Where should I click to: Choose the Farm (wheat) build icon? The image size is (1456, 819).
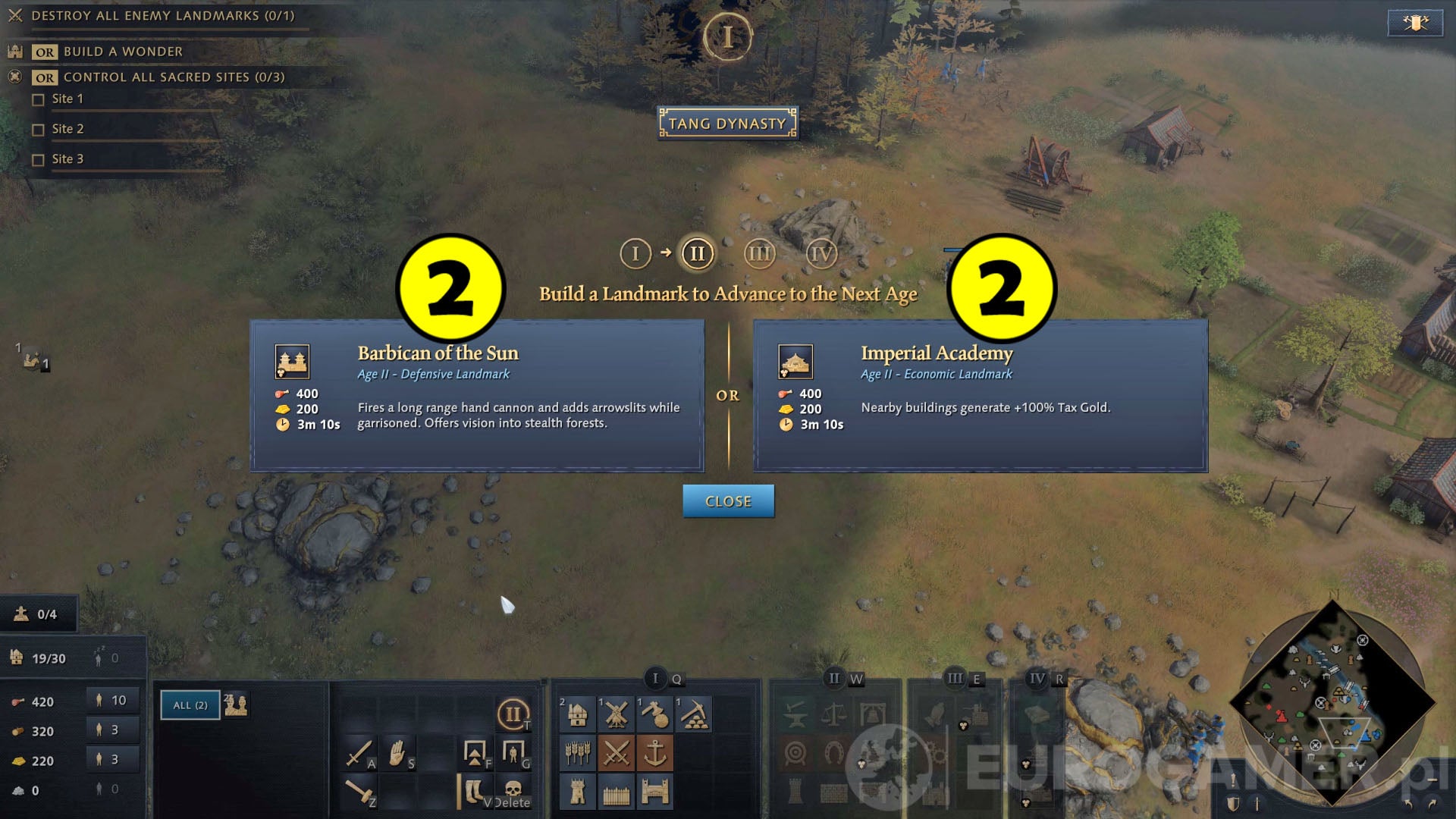578,753
